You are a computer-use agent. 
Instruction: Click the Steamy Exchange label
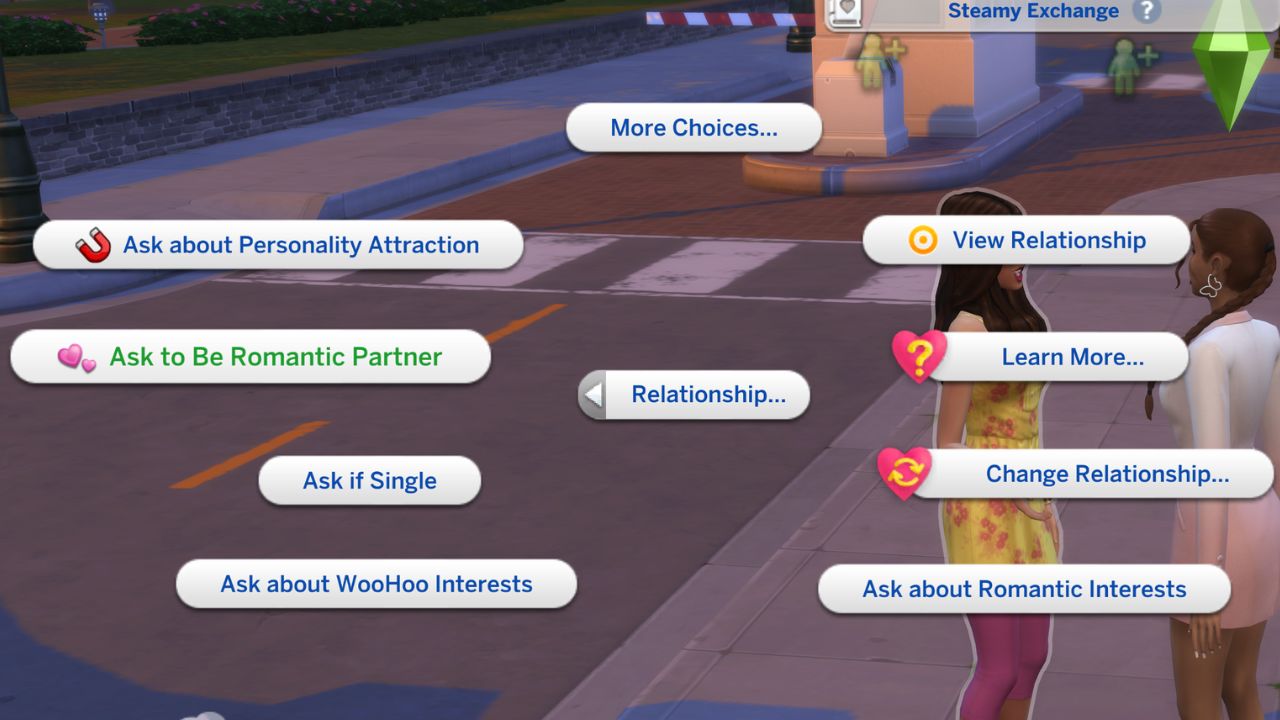pos(1033,11)
